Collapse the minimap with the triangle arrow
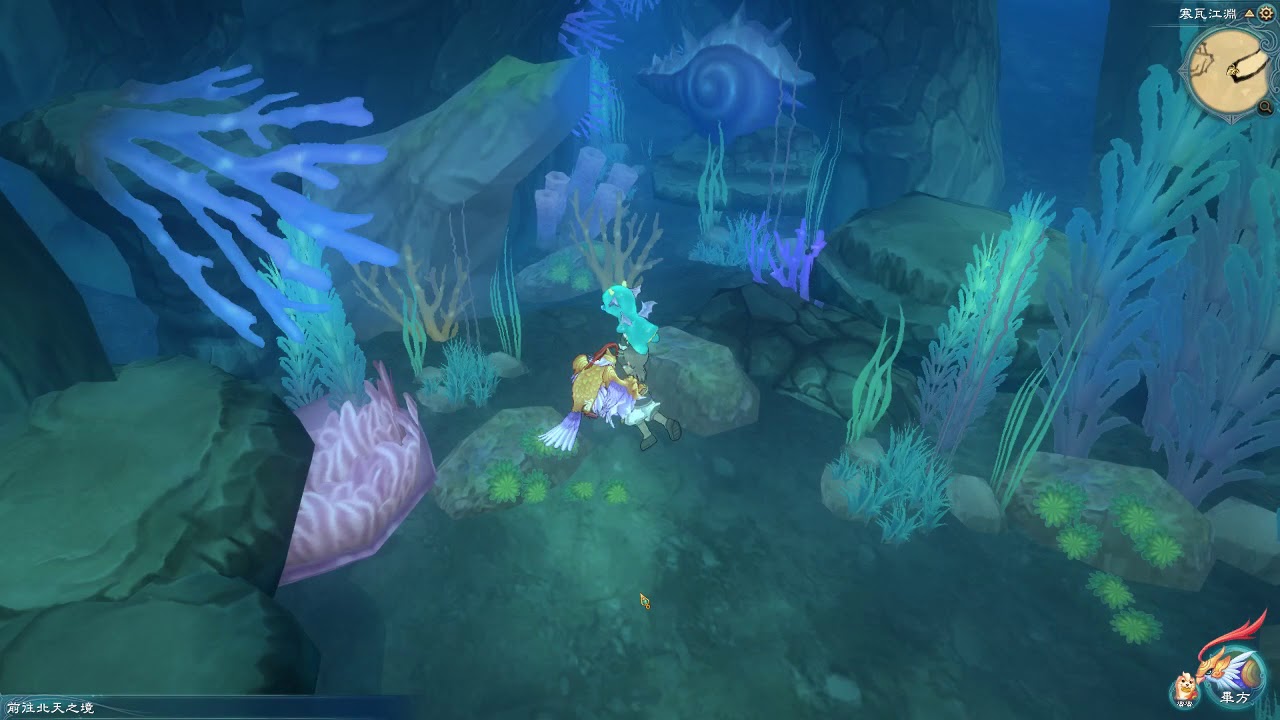Image resolution: width=1280 pixels, height=720 pixels. (x=1248, y=14)
